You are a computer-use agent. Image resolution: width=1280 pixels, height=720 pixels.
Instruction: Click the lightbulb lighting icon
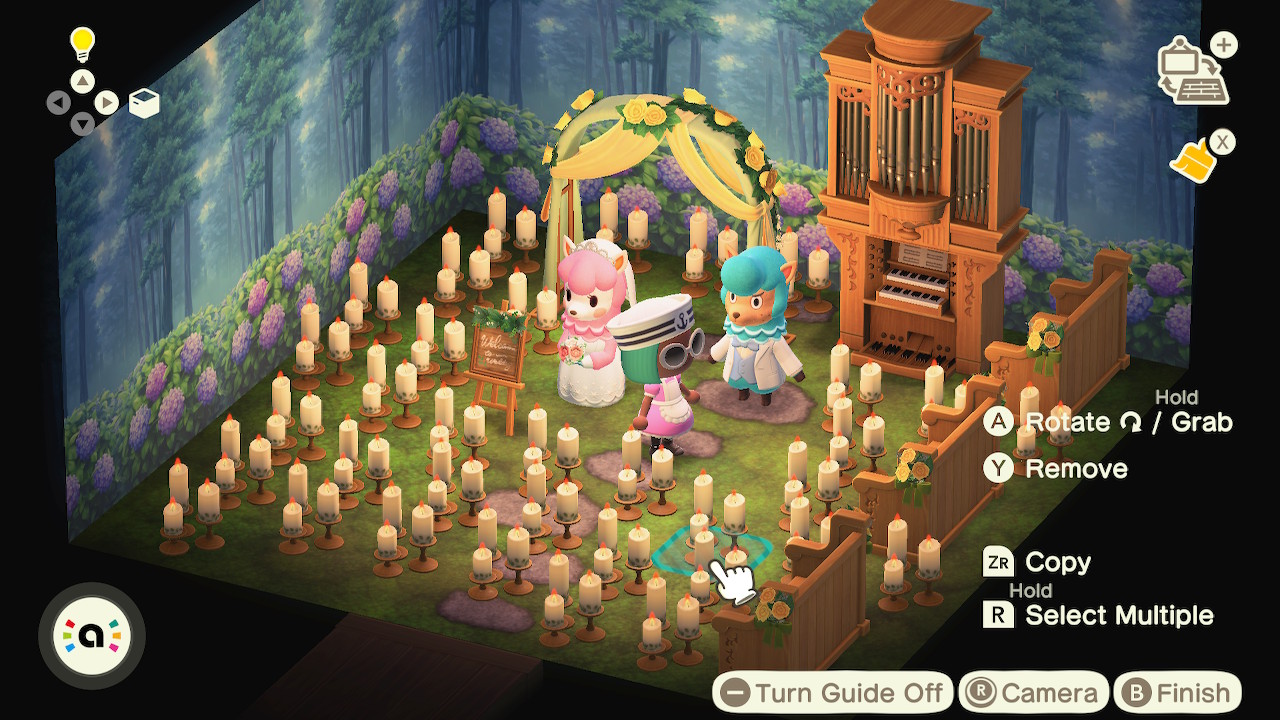coord(81,44)
